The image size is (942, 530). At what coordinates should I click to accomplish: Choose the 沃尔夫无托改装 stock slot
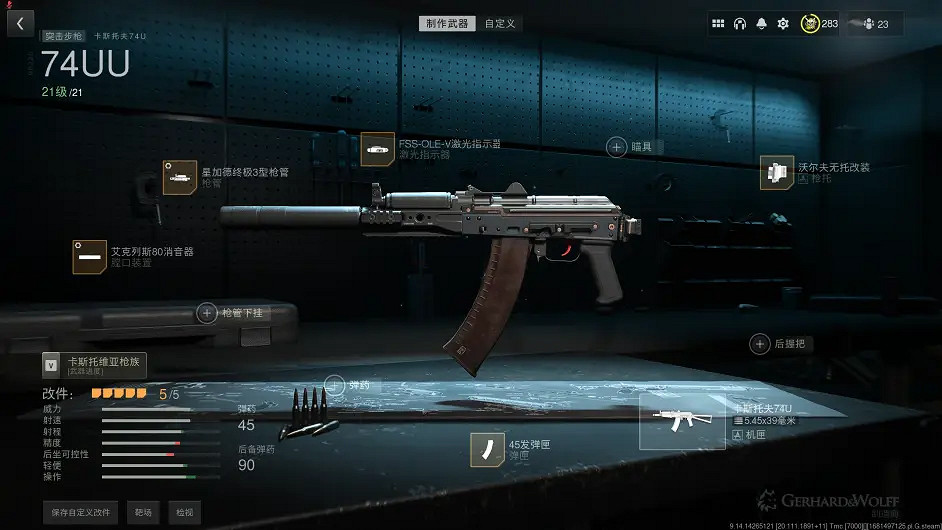click(777, 173)
